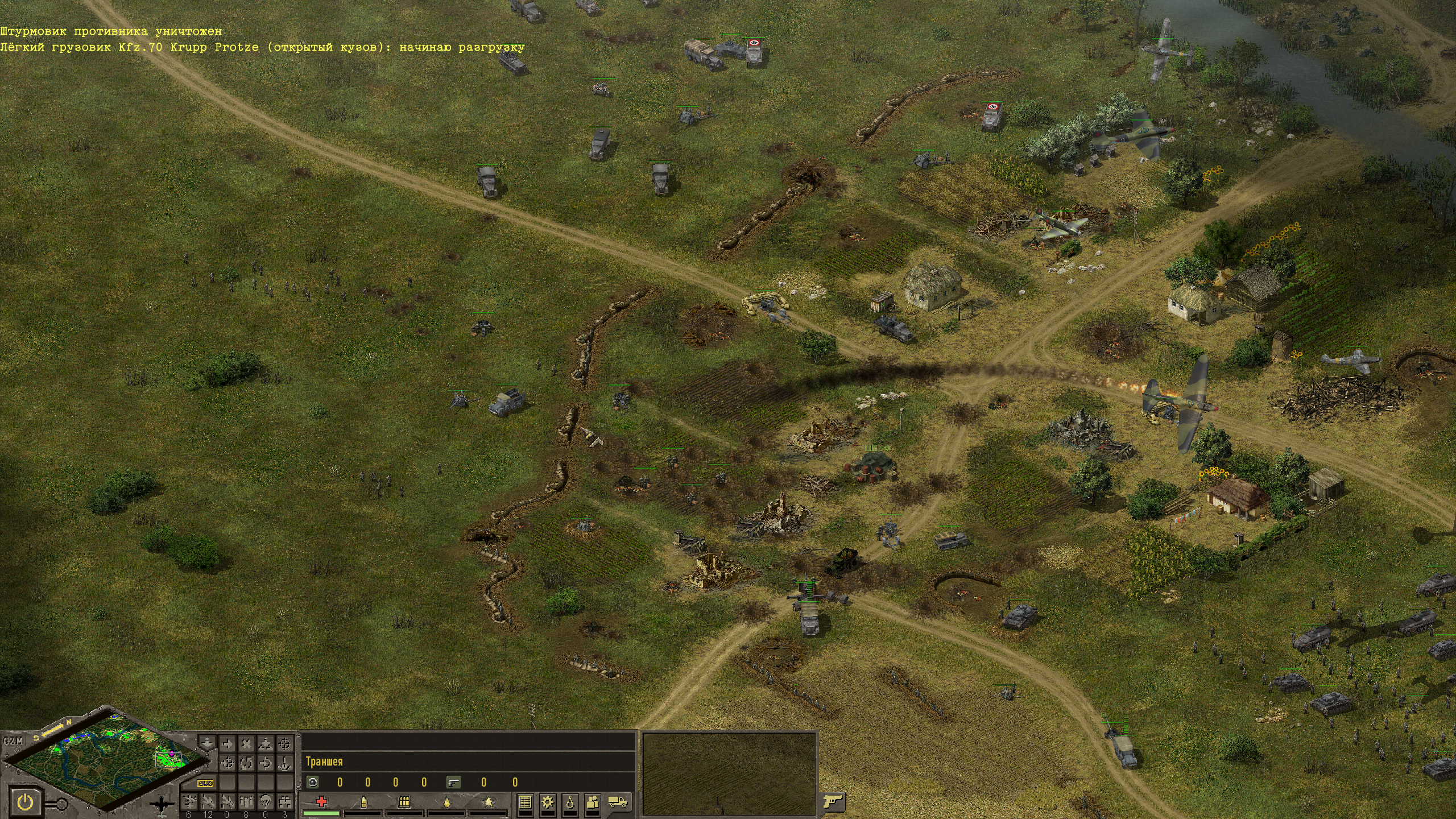Toggle the yellow formation flag button

[x=205, y=783]
